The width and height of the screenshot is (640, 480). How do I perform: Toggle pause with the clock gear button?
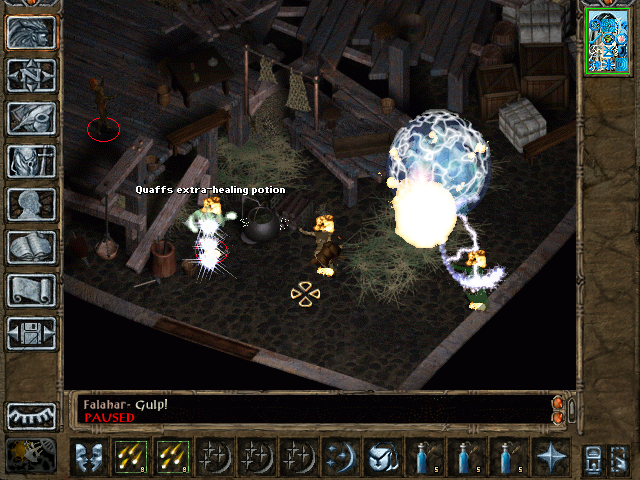click(30, 456)
